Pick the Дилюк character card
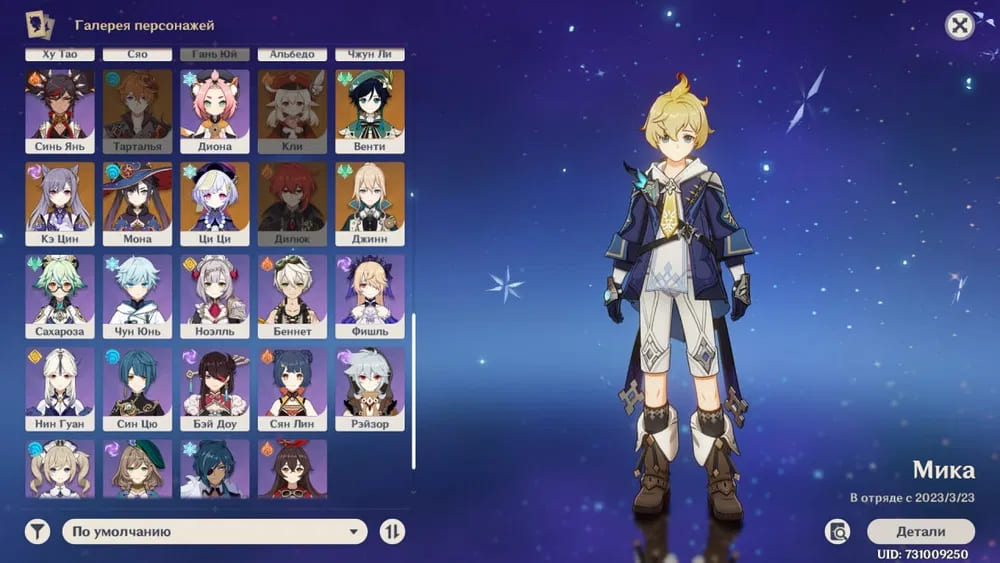1000x563 pixels. pos(292,203)
